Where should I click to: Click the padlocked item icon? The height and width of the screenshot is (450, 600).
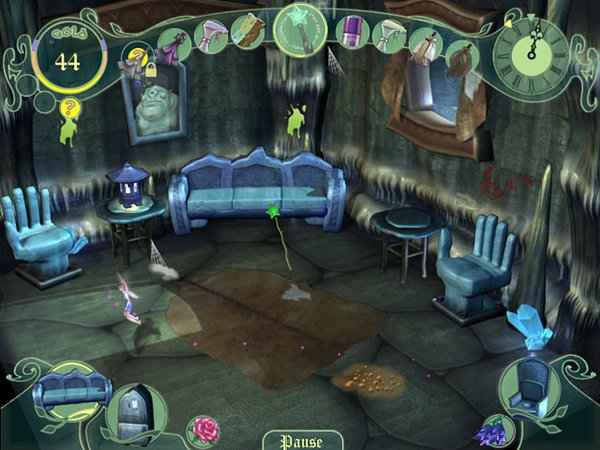135,62
